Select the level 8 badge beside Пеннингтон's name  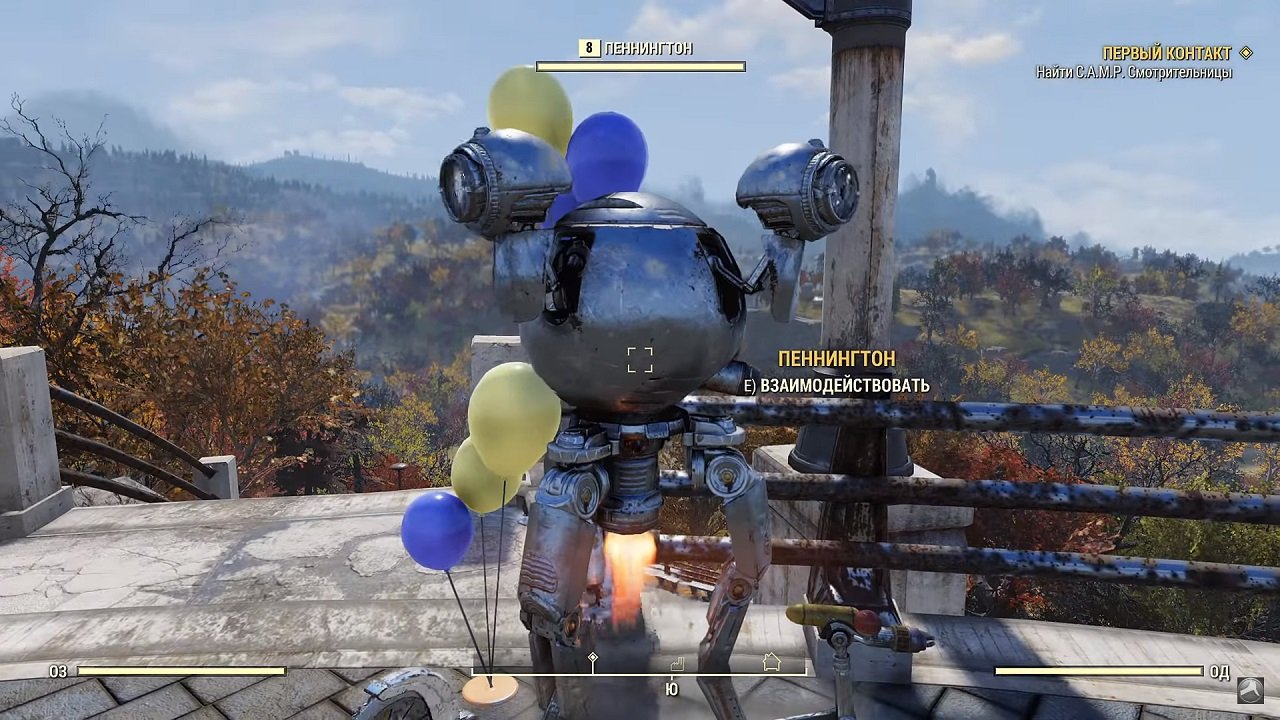[x=588, y=47]
